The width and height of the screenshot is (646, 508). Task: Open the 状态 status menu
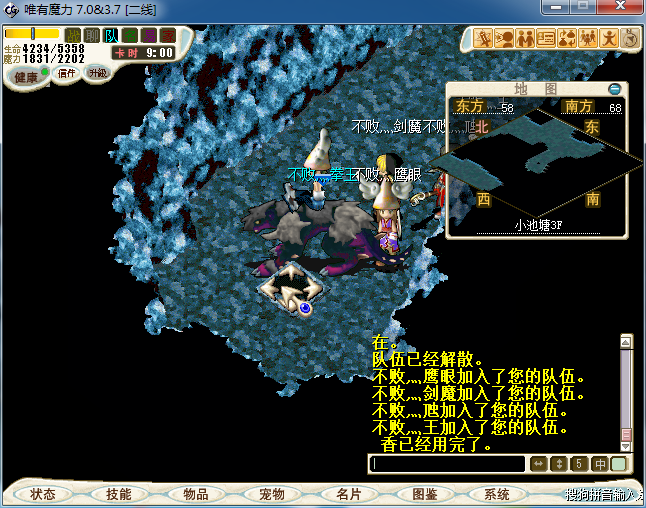point(43,494)
